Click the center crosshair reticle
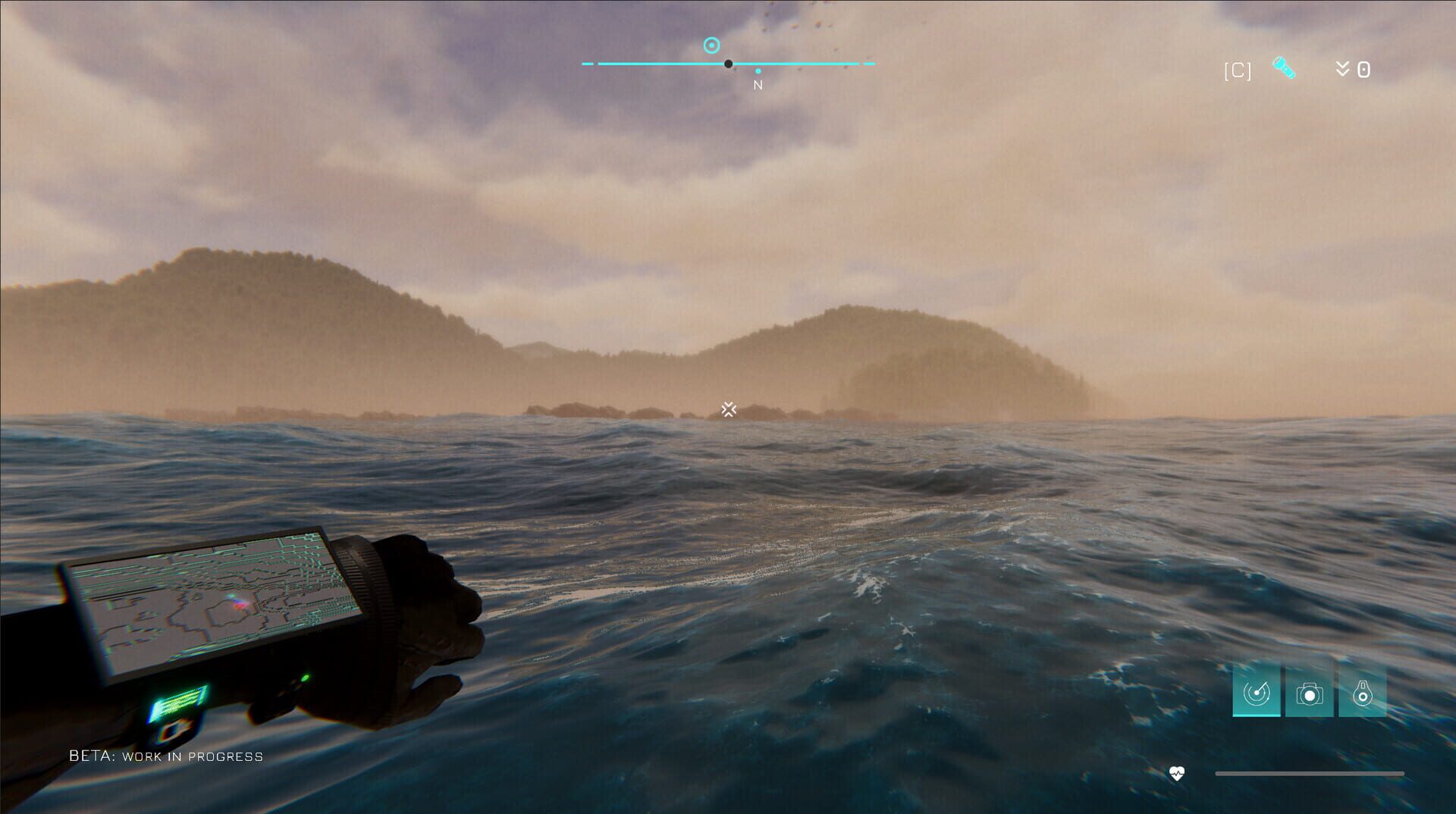 pyautogui.click(x=728, y=409)
